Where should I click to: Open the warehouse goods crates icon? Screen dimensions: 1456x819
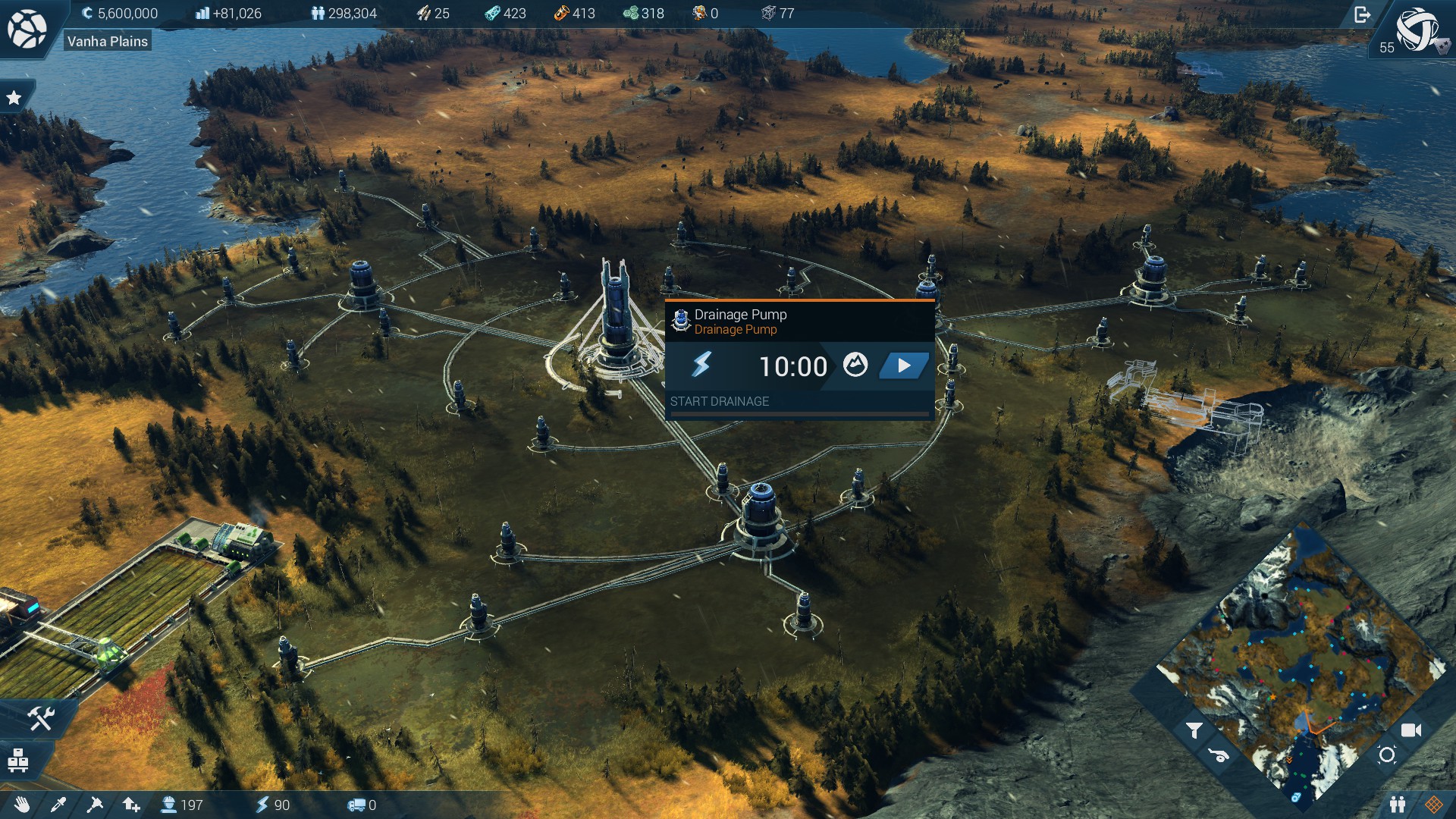point(18,759)
